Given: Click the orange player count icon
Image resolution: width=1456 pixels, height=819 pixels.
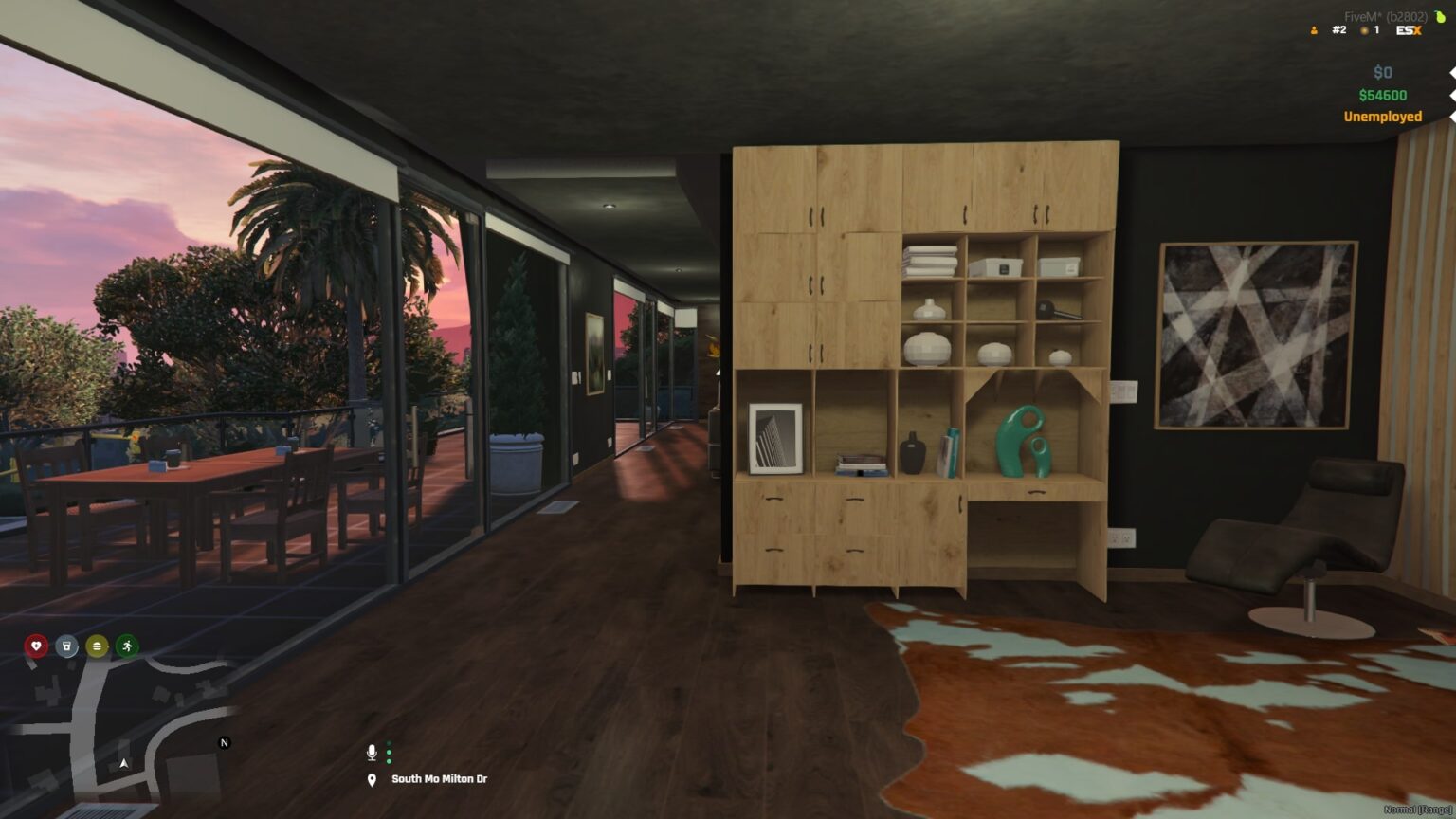Looking at the screenshot, I should click(1313, 29).
